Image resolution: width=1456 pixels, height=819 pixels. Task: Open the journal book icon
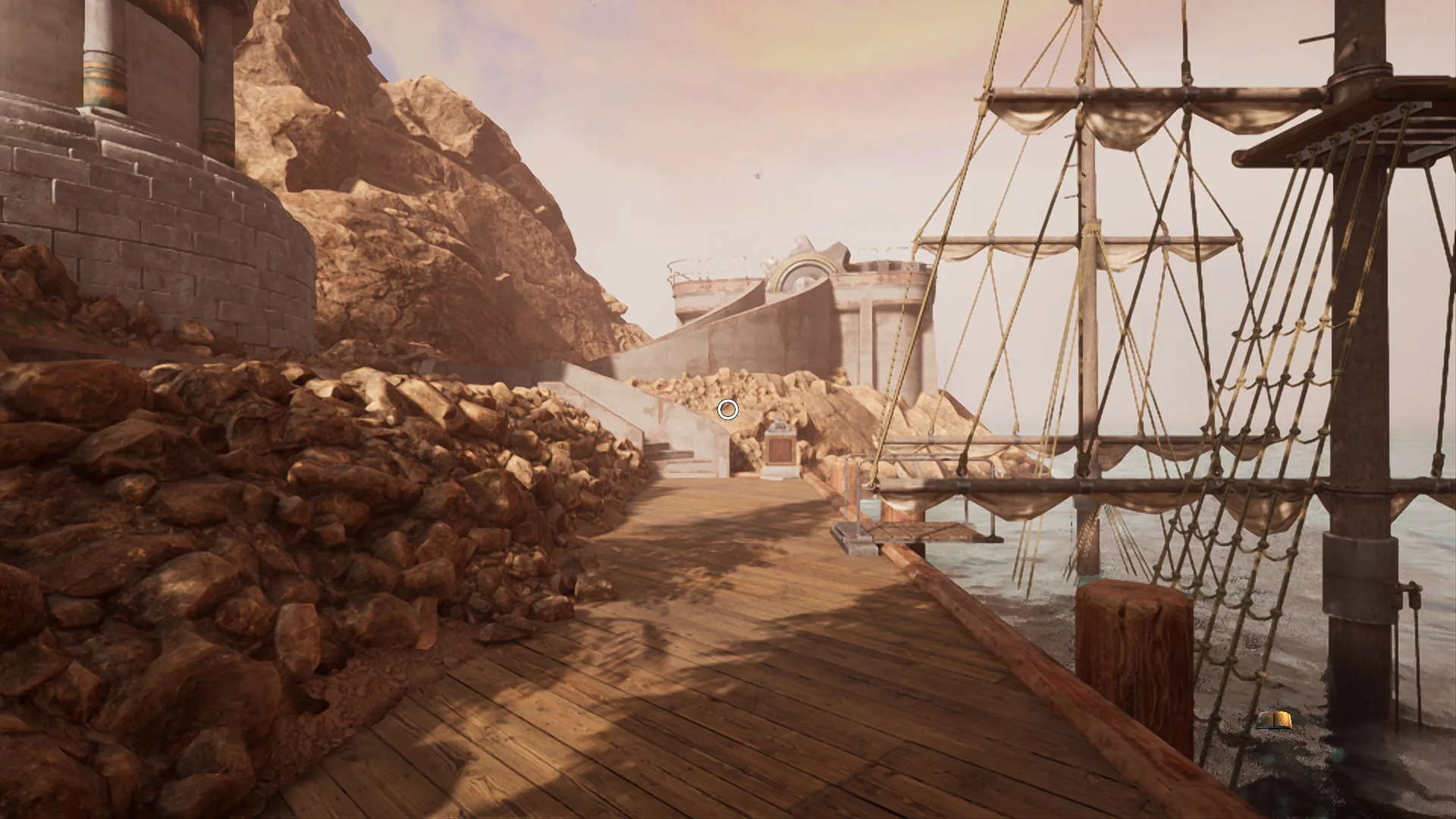click(x=1274, y=720)
